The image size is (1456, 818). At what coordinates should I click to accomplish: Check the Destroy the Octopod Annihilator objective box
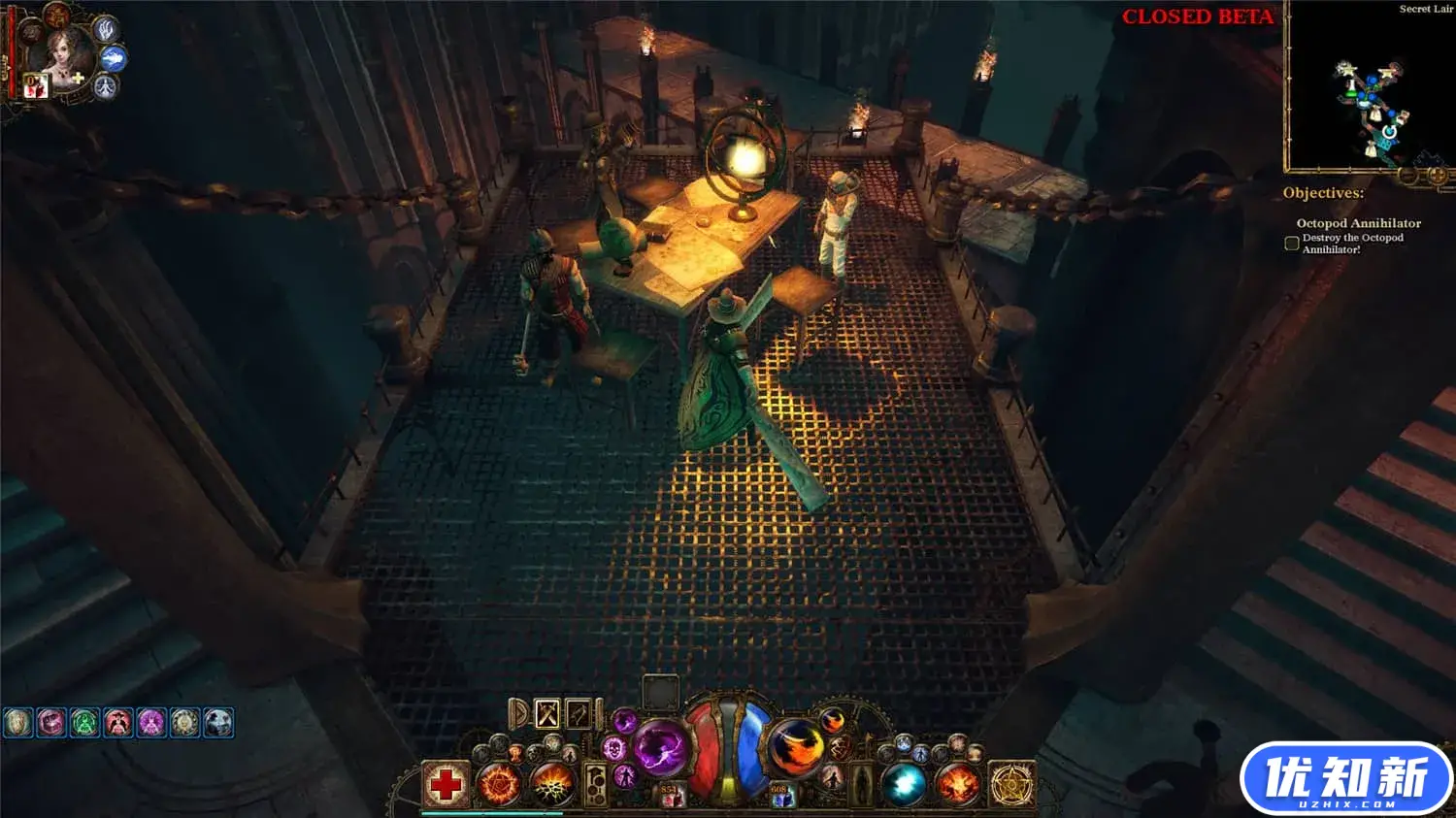tap(1291, 243)
